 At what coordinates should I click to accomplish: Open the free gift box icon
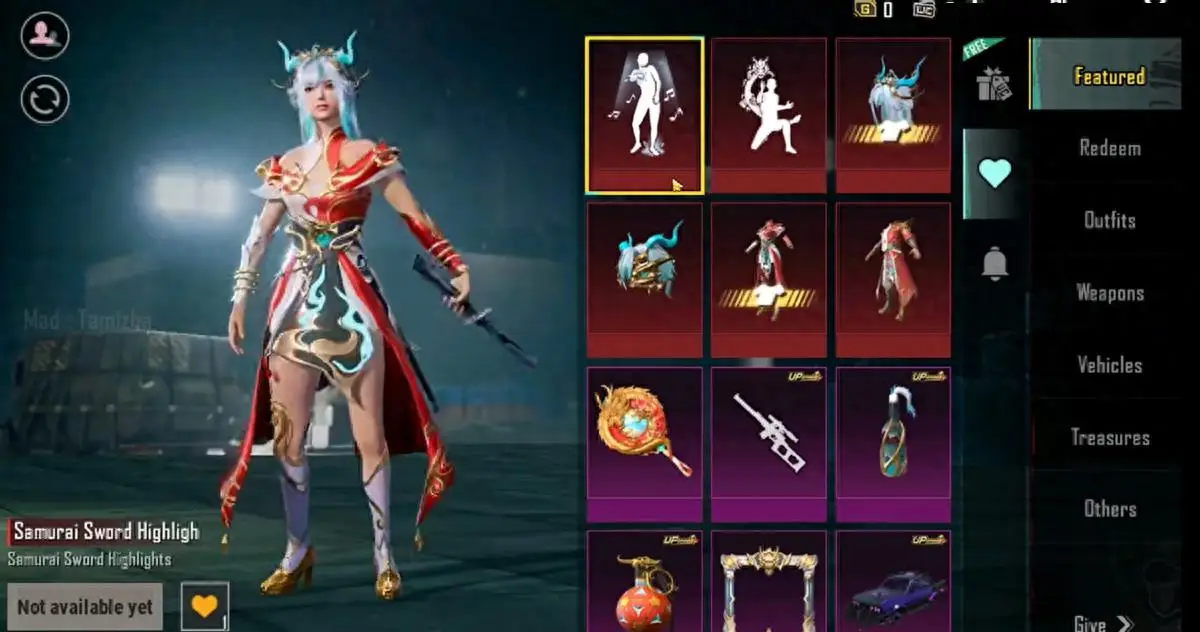993,84
